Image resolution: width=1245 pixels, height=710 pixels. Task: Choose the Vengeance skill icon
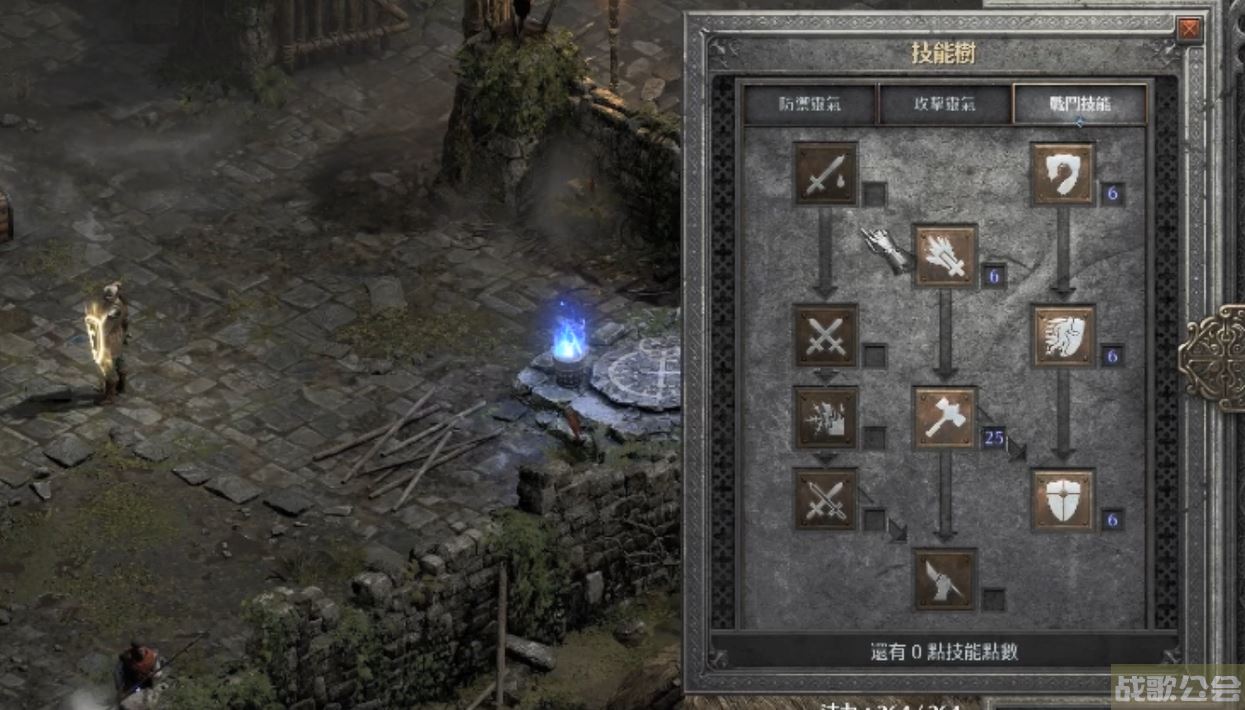tap(826, 418)
